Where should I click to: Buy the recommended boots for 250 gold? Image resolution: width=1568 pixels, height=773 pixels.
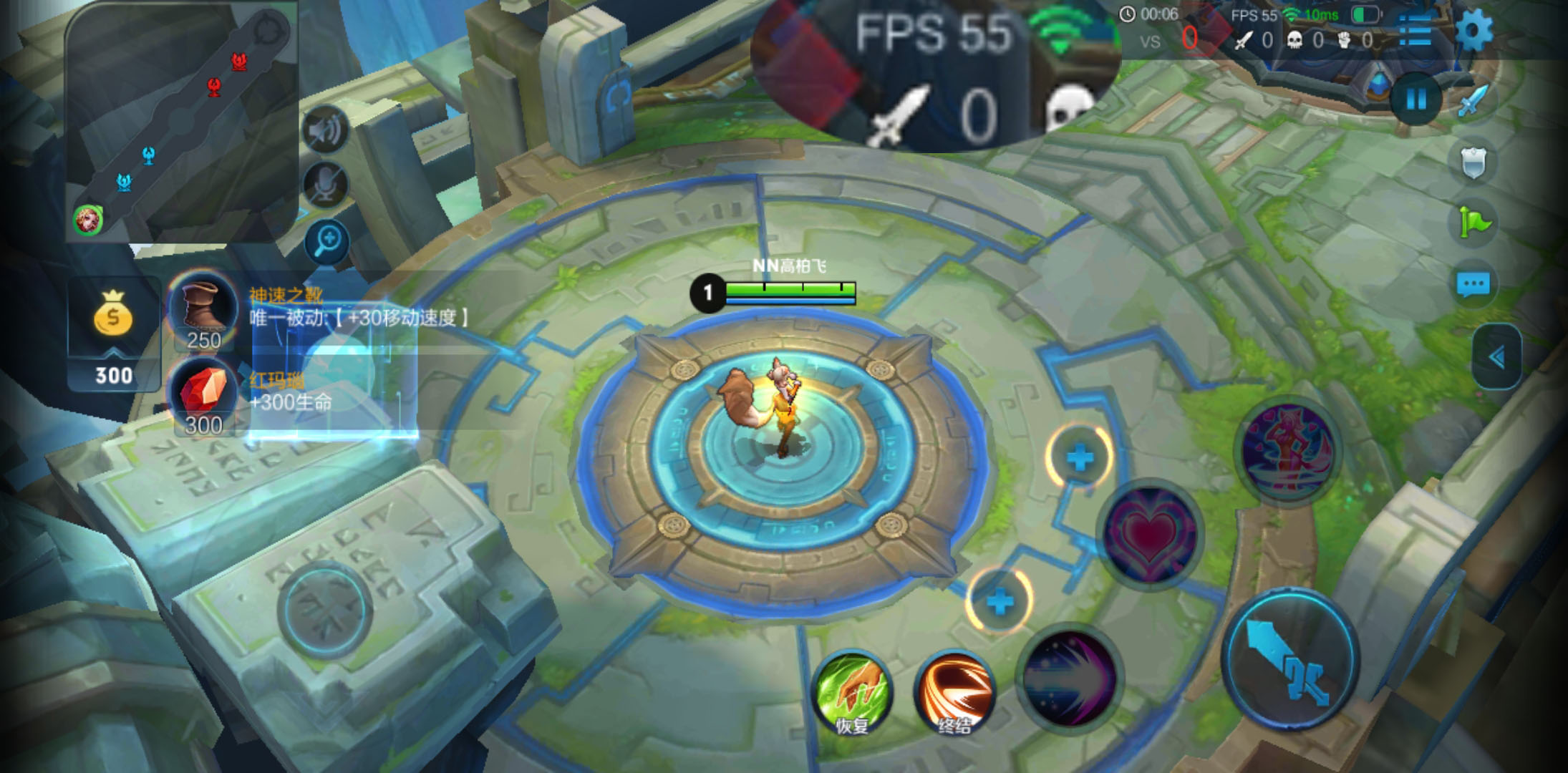click(x=203, y=309)
